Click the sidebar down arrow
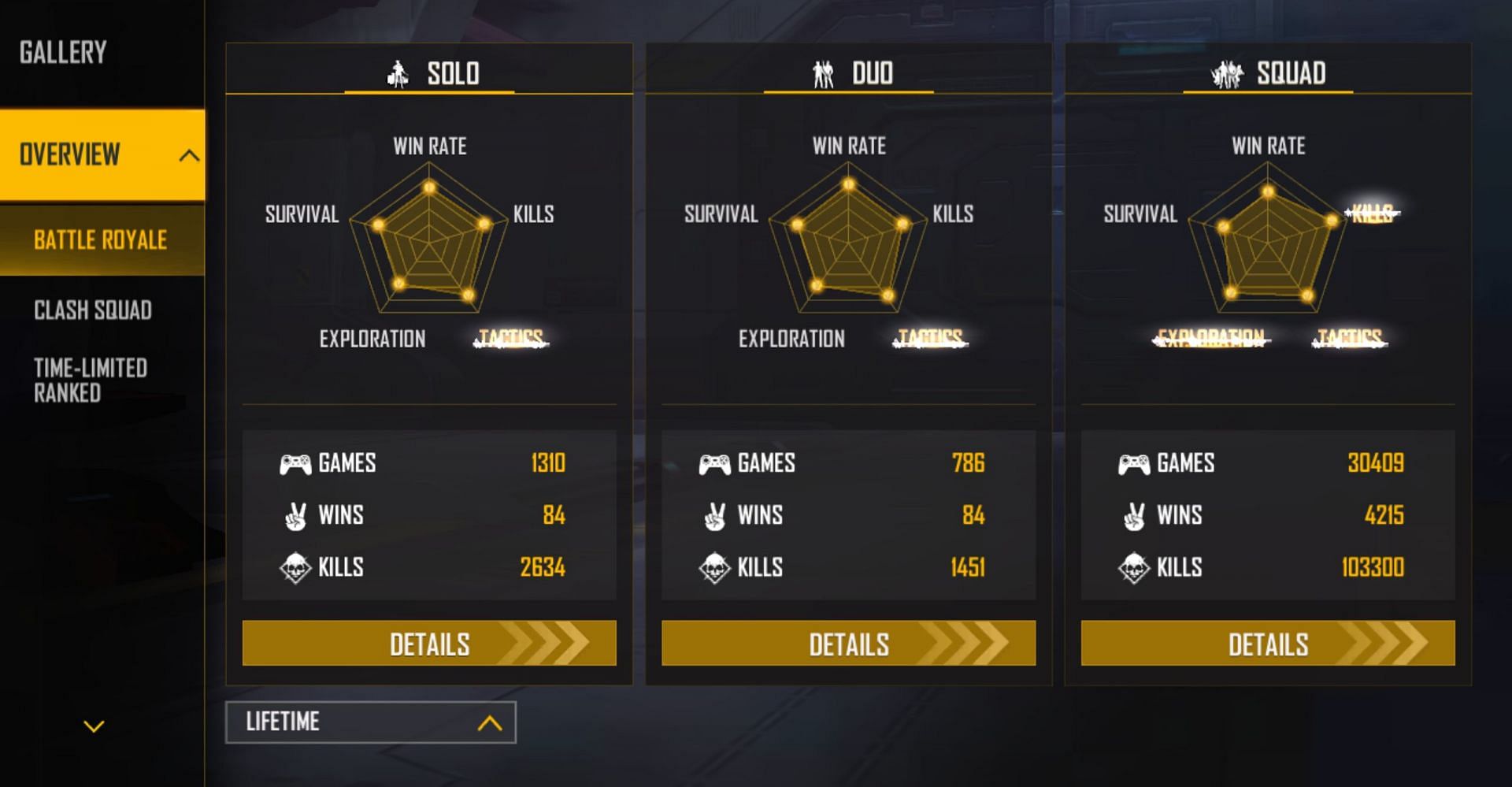Viewport: 1512px width, 787px height. coord(94,726)
